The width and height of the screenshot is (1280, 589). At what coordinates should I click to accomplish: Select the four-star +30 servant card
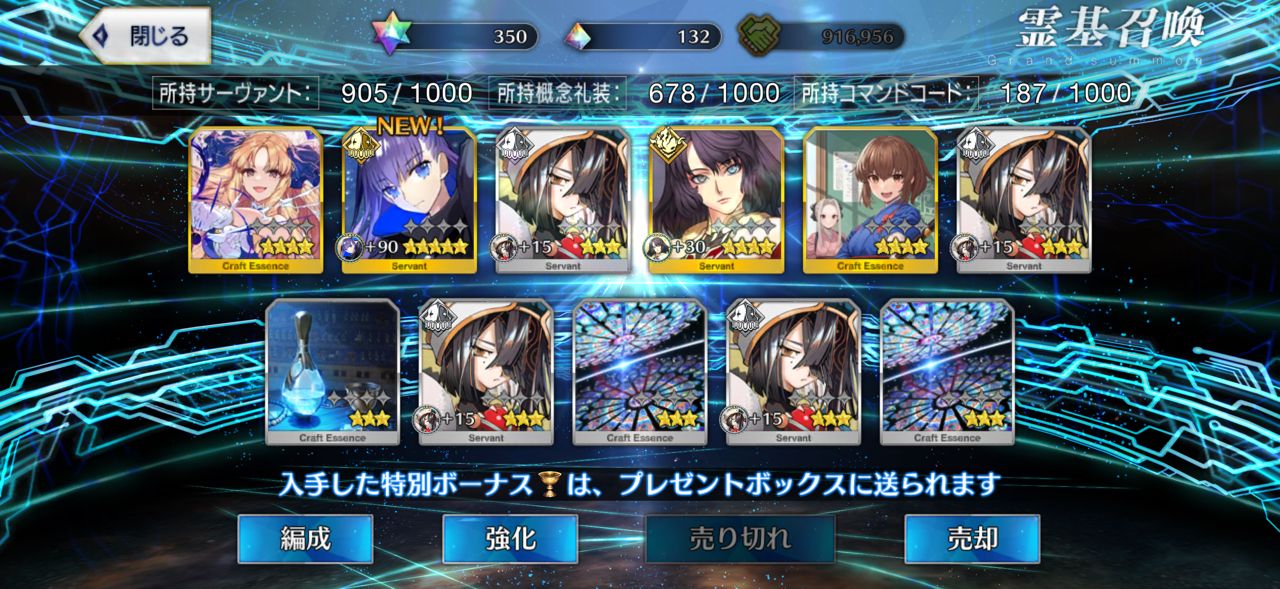point(716,200)
